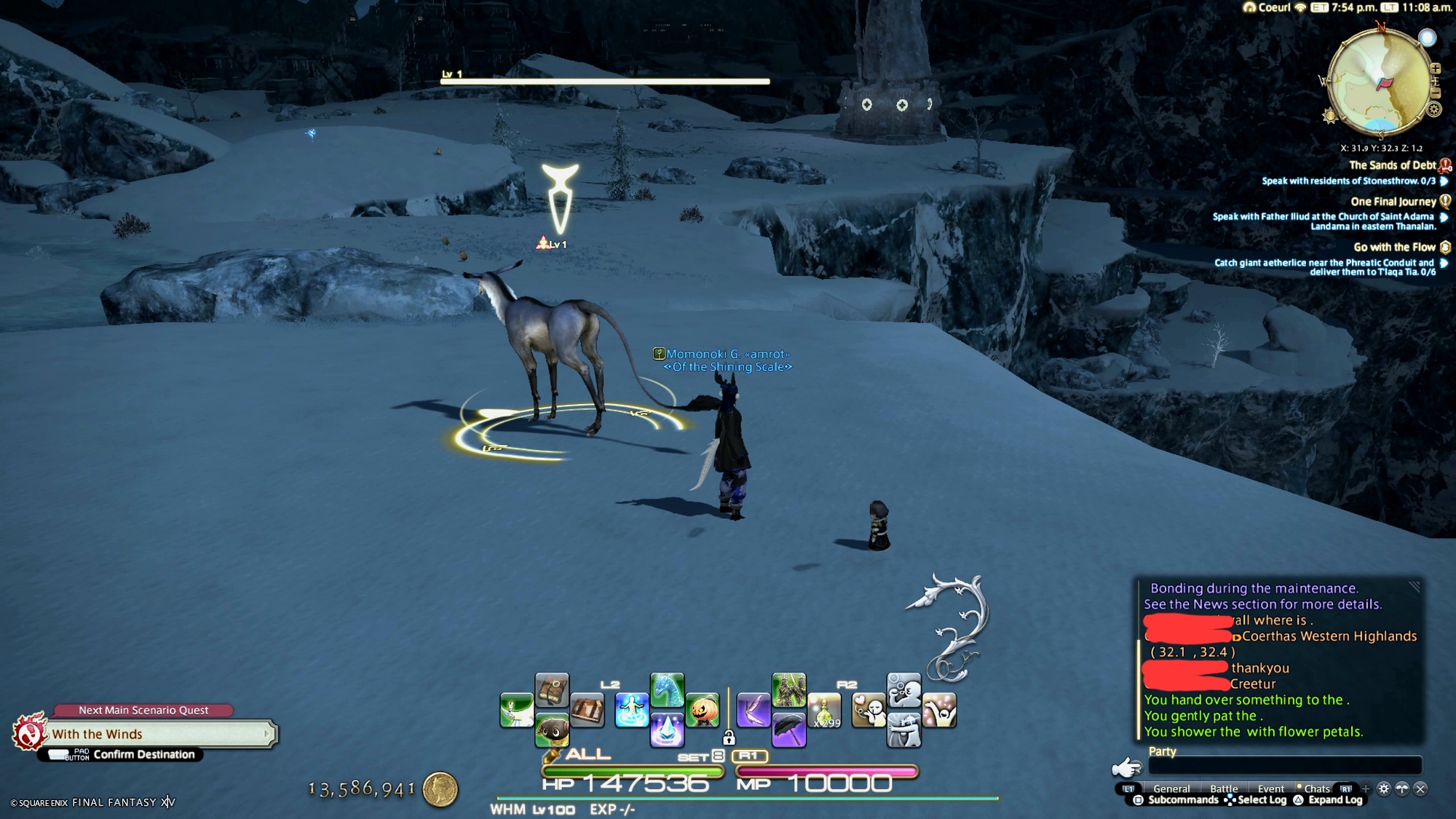Perform the blow kiss emote
This screenshot has width=1456, height=819.
click(869, 711)
